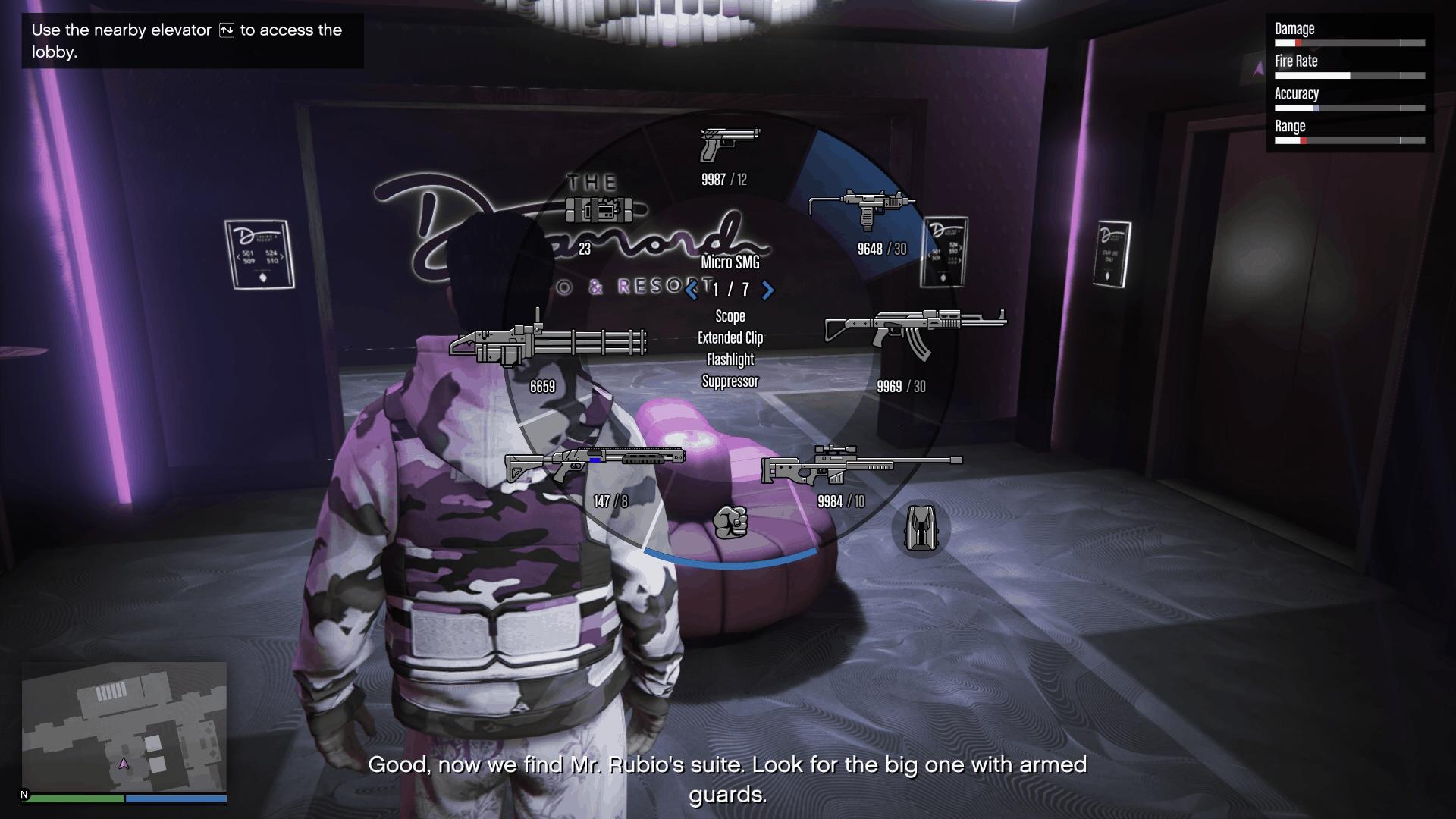The image size is (1456, 819).
Task: Select the sticky bomb explosive slot
Action: pyautogui.click(x=599, y=209)
